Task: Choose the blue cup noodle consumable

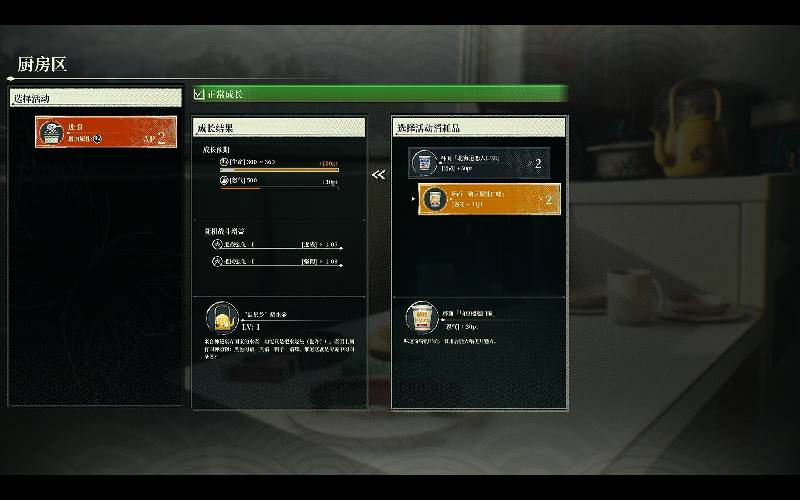Action: click(x=479, y=163)
